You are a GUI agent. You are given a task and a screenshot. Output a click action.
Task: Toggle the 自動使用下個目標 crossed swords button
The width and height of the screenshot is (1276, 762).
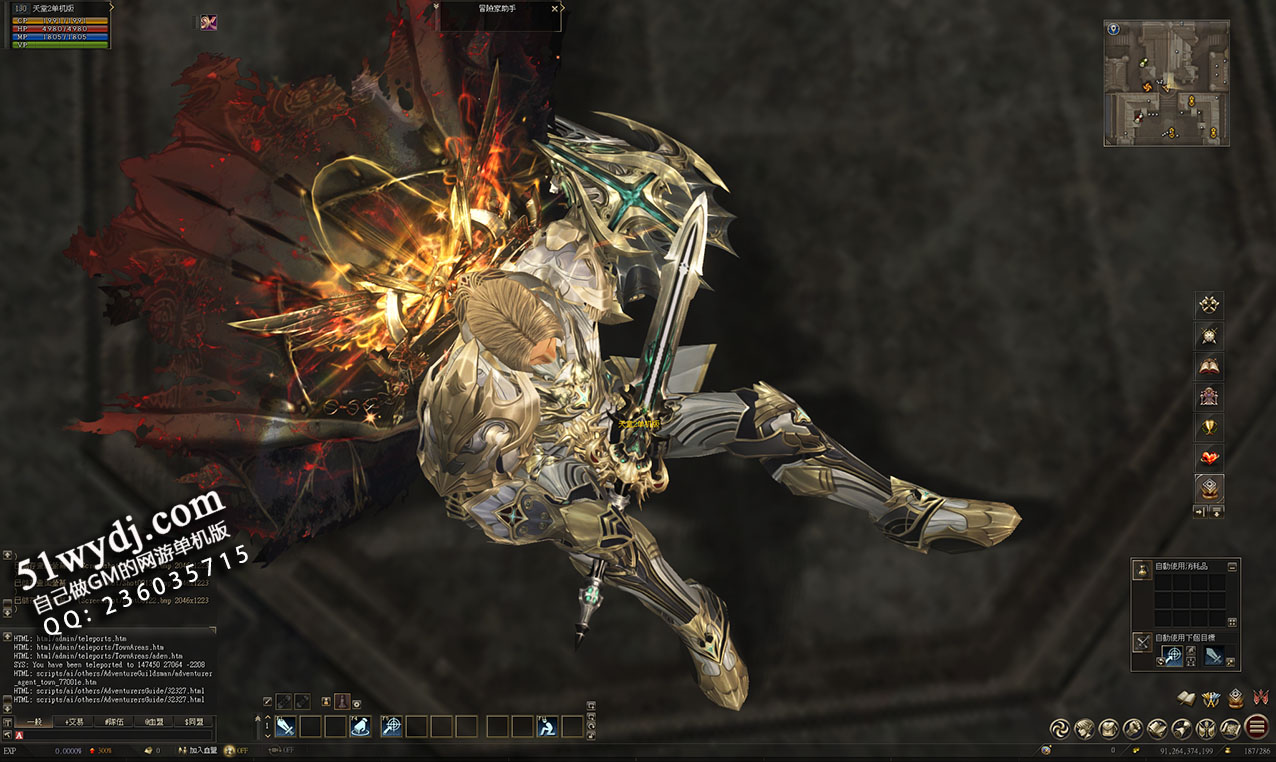(1141, 641)
